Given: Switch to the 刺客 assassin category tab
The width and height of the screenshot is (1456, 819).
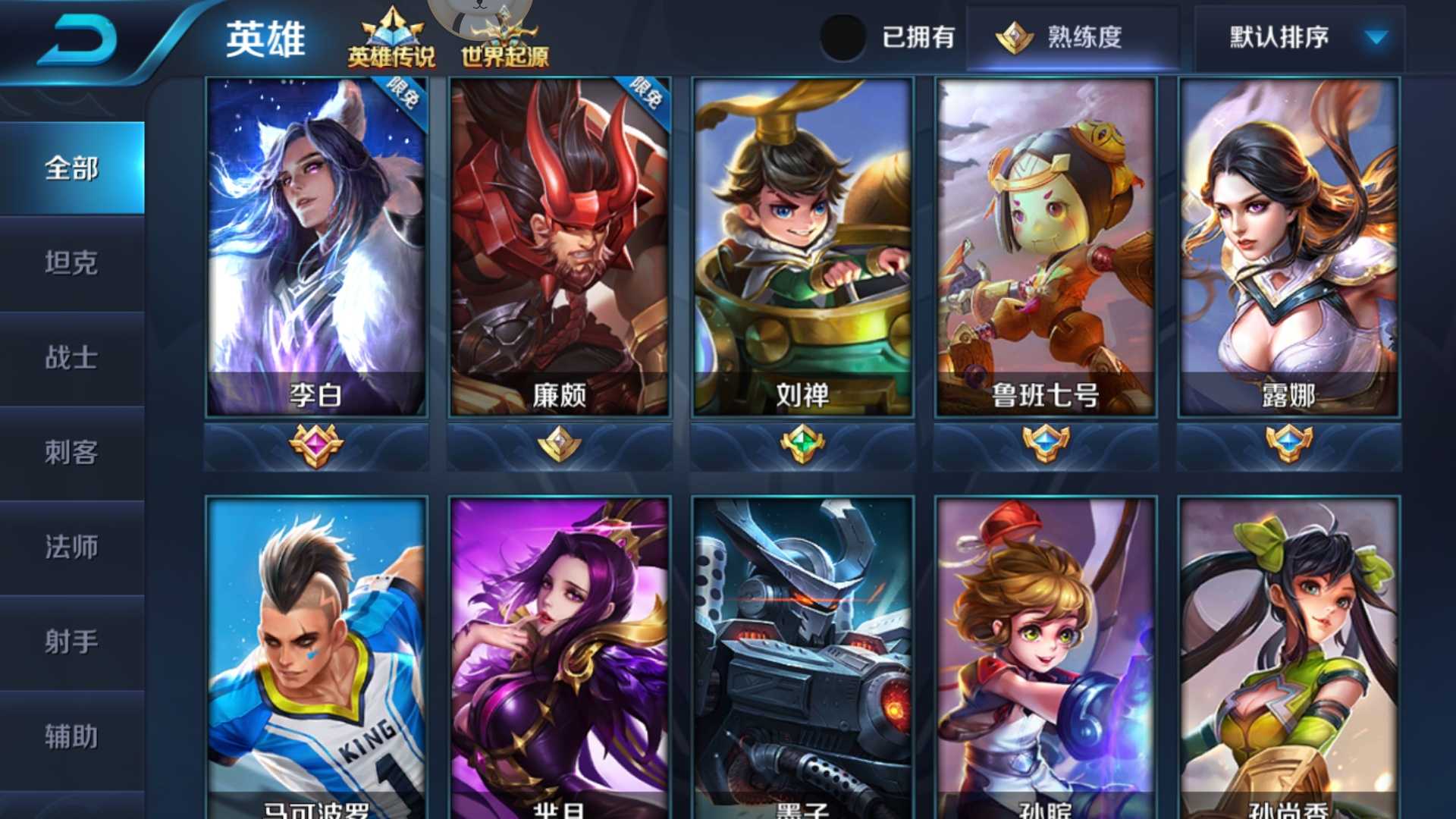Looking at the screenshot, I should pyautogui.click(x=72, y=451).
